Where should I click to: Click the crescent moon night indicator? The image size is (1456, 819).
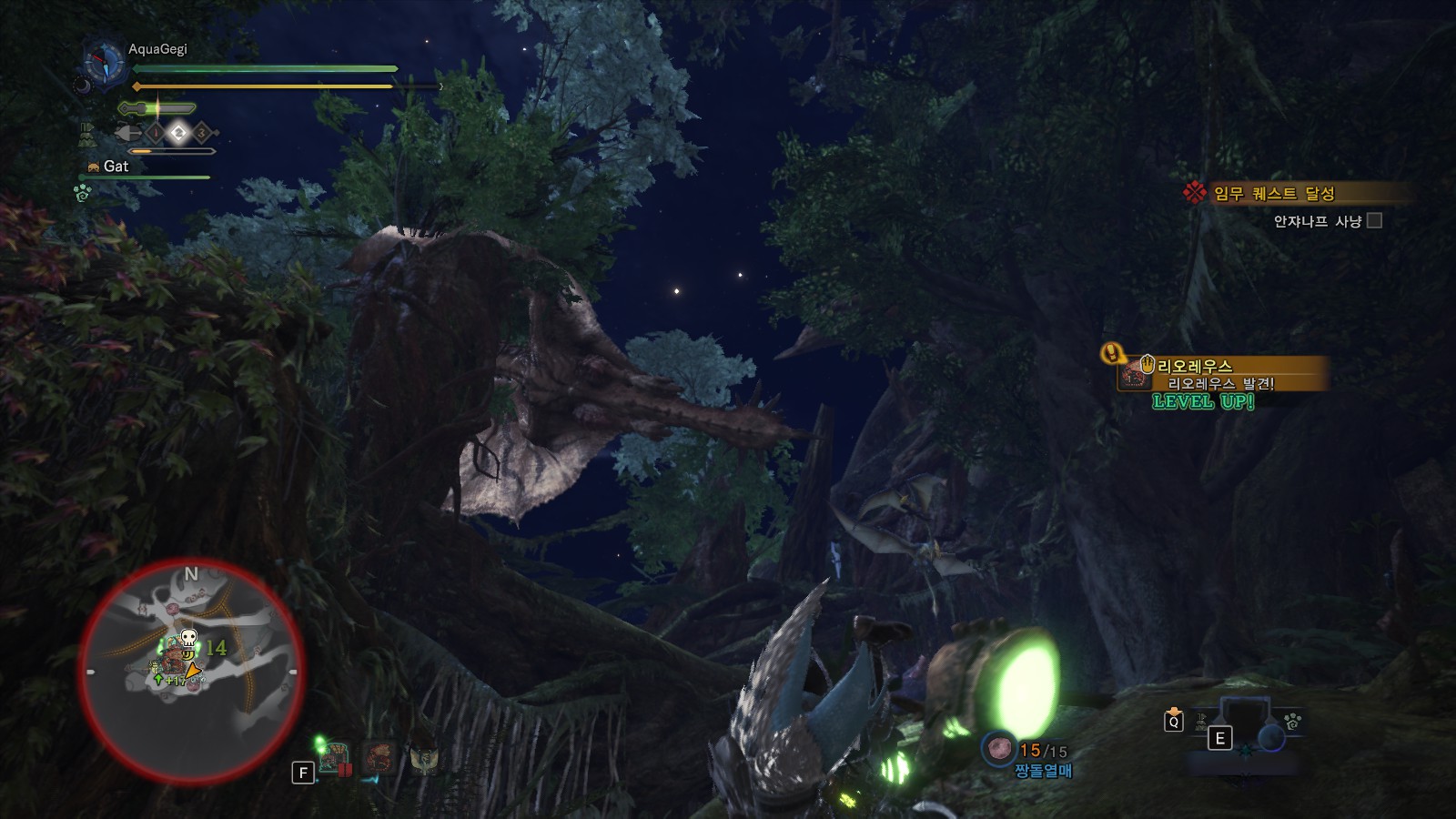pyautogui.click(x=82, y=85)
